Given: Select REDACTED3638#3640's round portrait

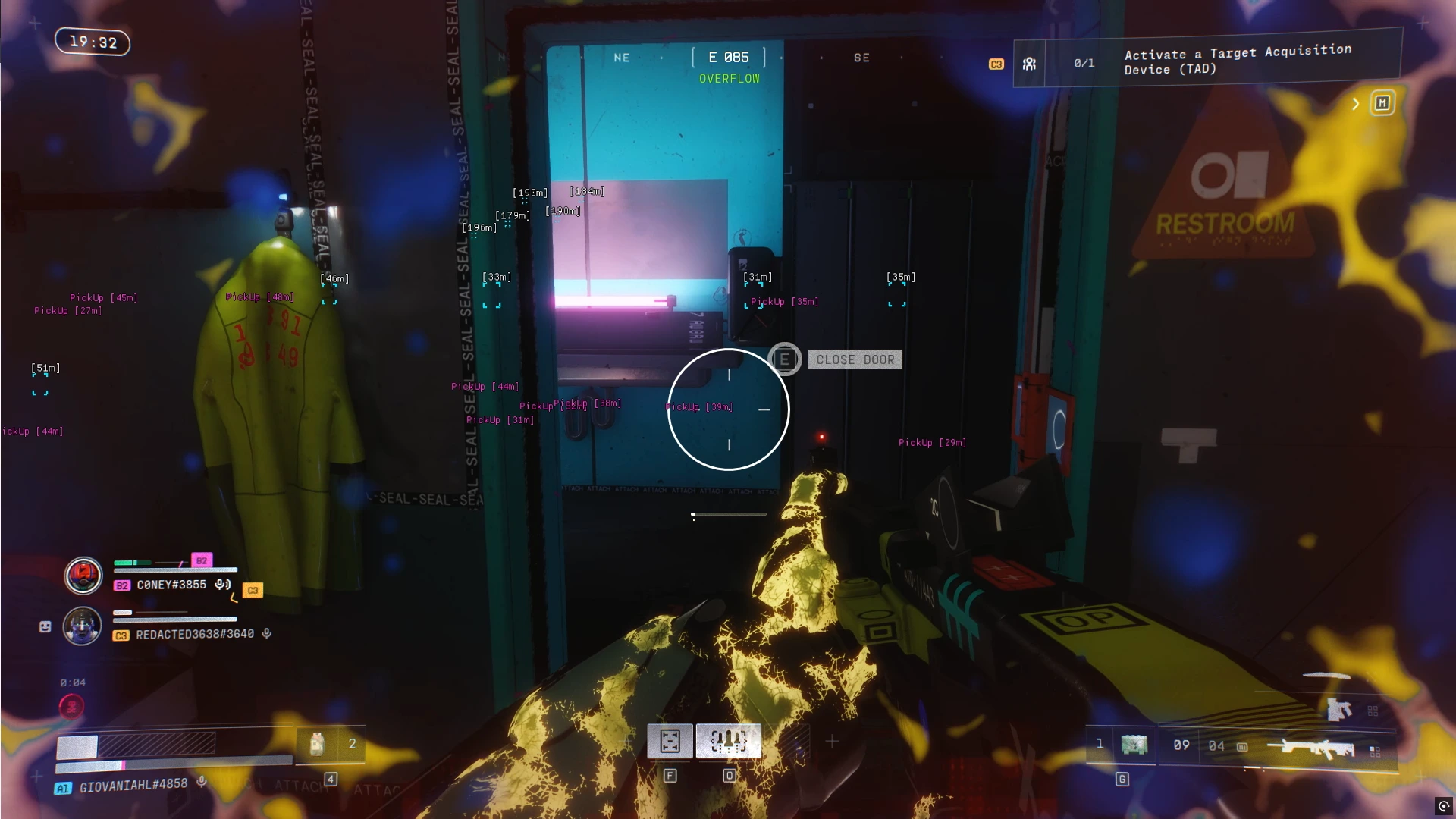Looking at the screenshot, I should [x=82, y=626].
